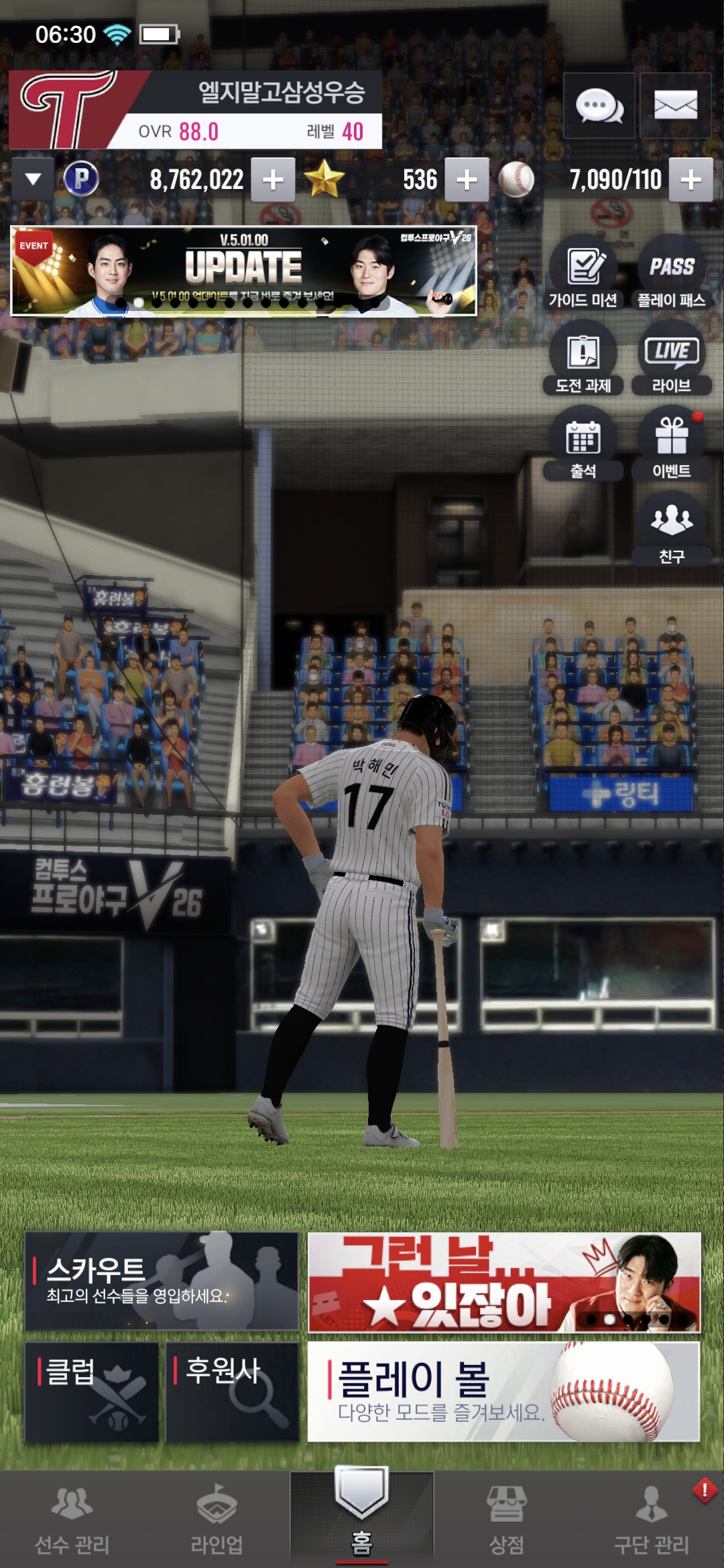Open 가이드 미션 guide missions

click(x=583, y=273)
